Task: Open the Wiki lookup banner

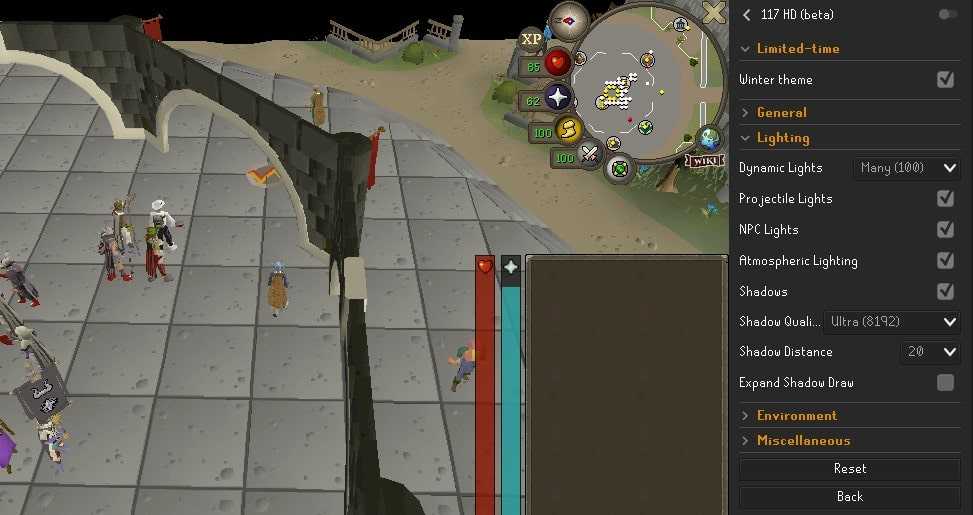Action: 704,160
